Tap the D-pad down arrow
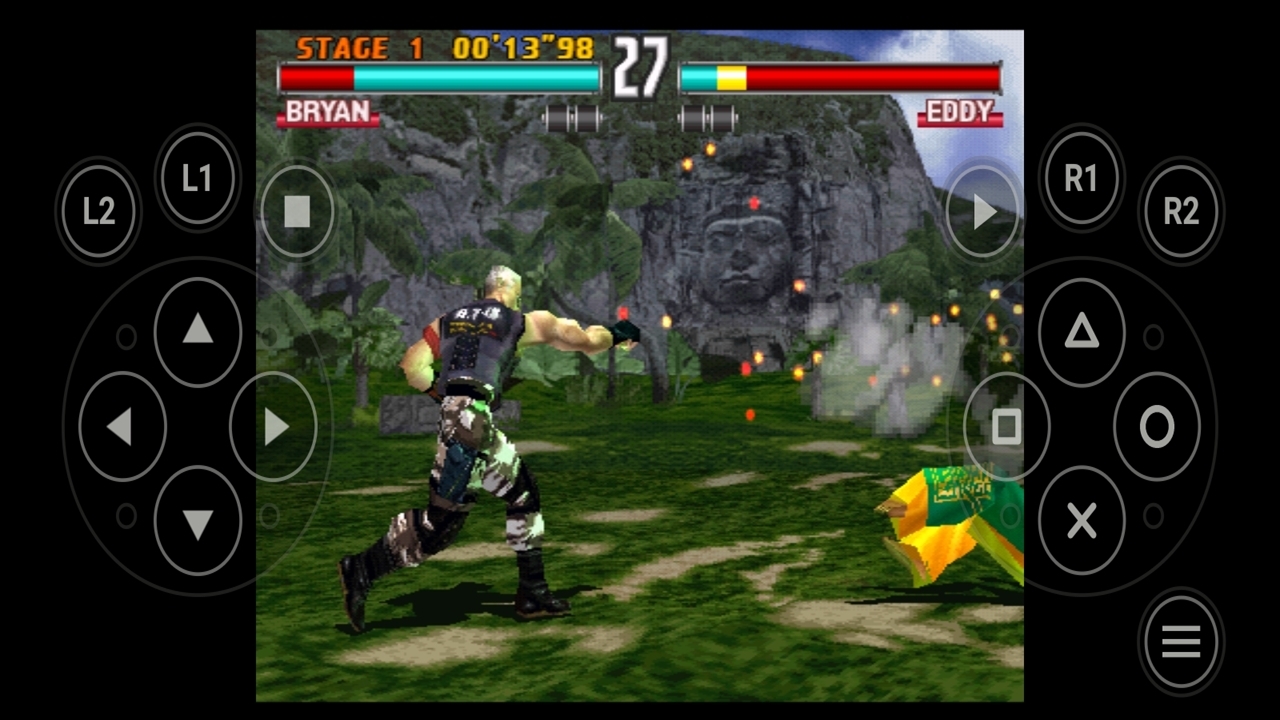The width and height of the screenshot is (1280, 720). coord(198,522)
